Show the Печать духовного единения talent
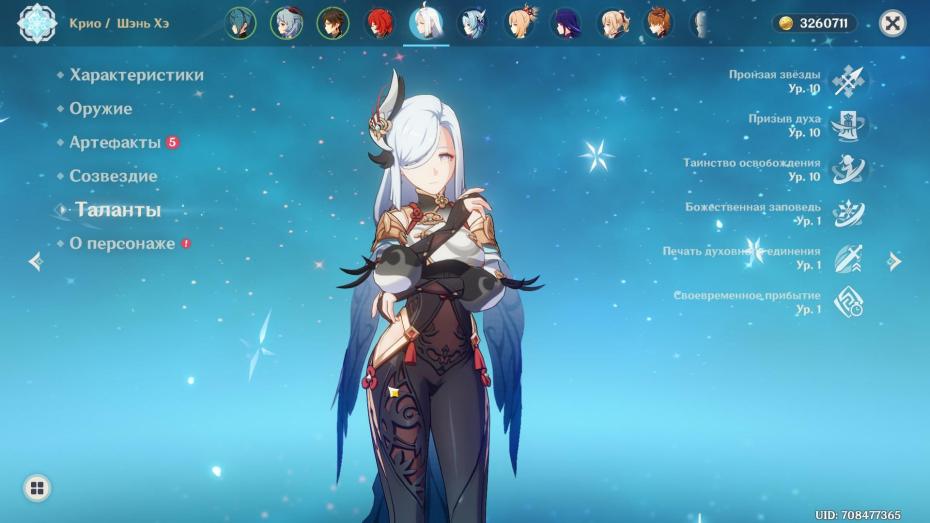This screenshot has width=930, height=523. coord(849,257)
